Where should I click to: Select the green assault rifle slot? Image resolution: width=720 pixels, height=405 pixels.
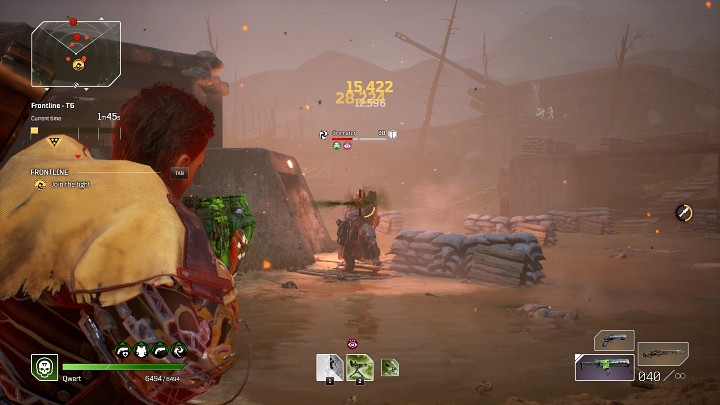coord(604,367)
